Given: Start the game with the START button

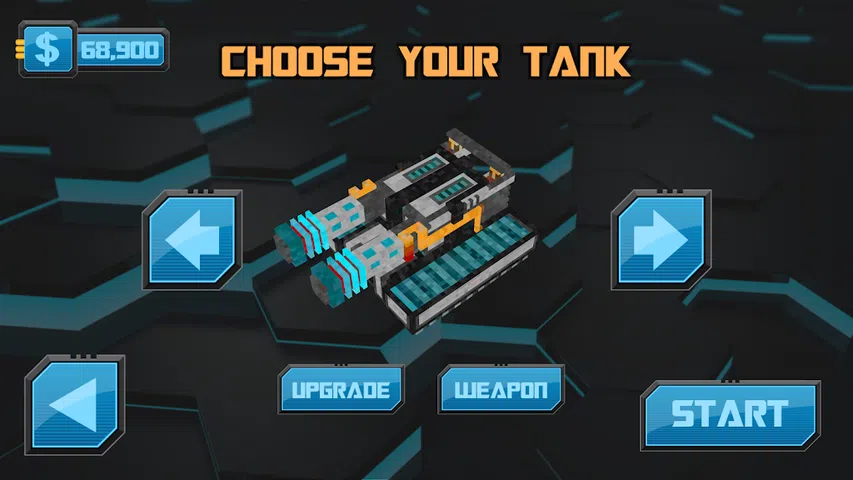Looking at the screenshot, I should (729, 414).
